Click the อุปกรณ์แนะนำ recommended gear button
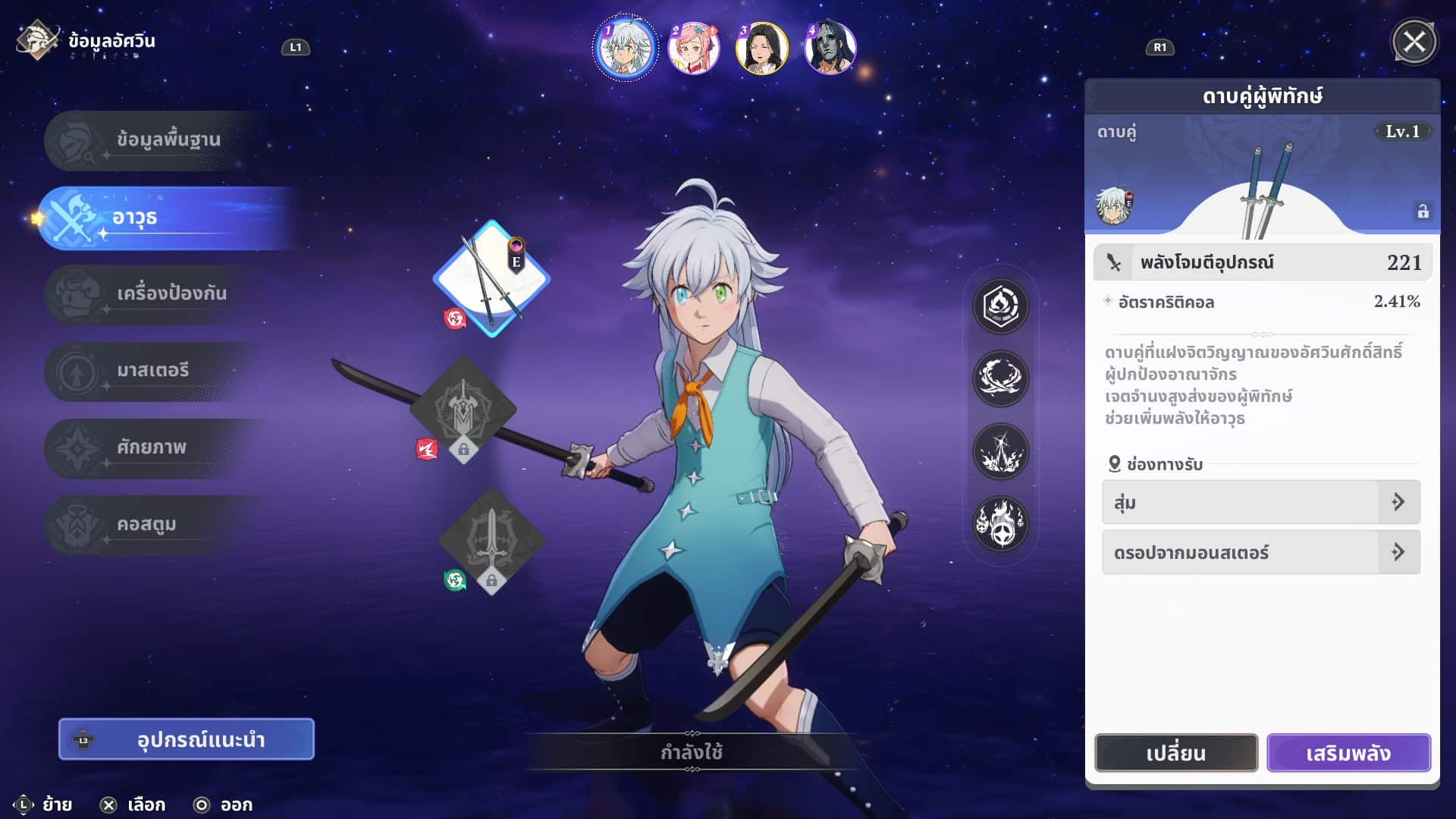The width and height of the screenshot is (1456, 819). (x=187, y=739)
